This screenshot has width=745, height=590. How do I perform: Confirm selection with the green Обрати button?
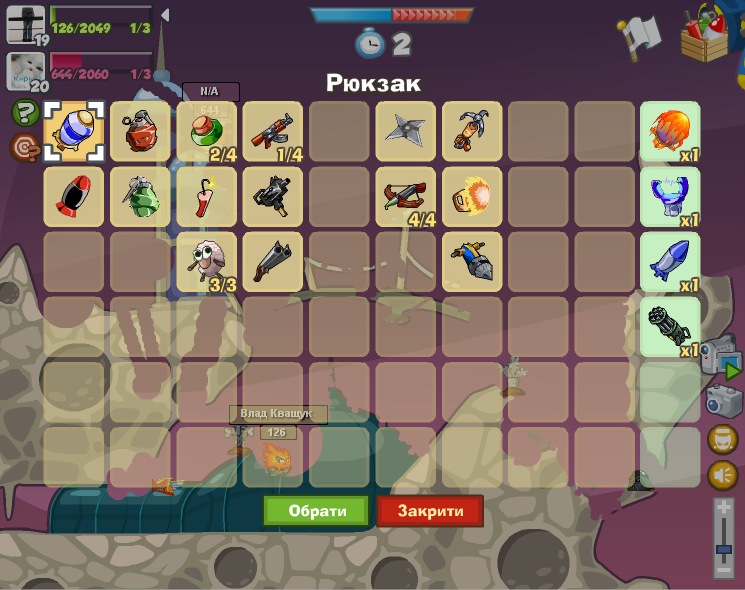coord(316,511)
